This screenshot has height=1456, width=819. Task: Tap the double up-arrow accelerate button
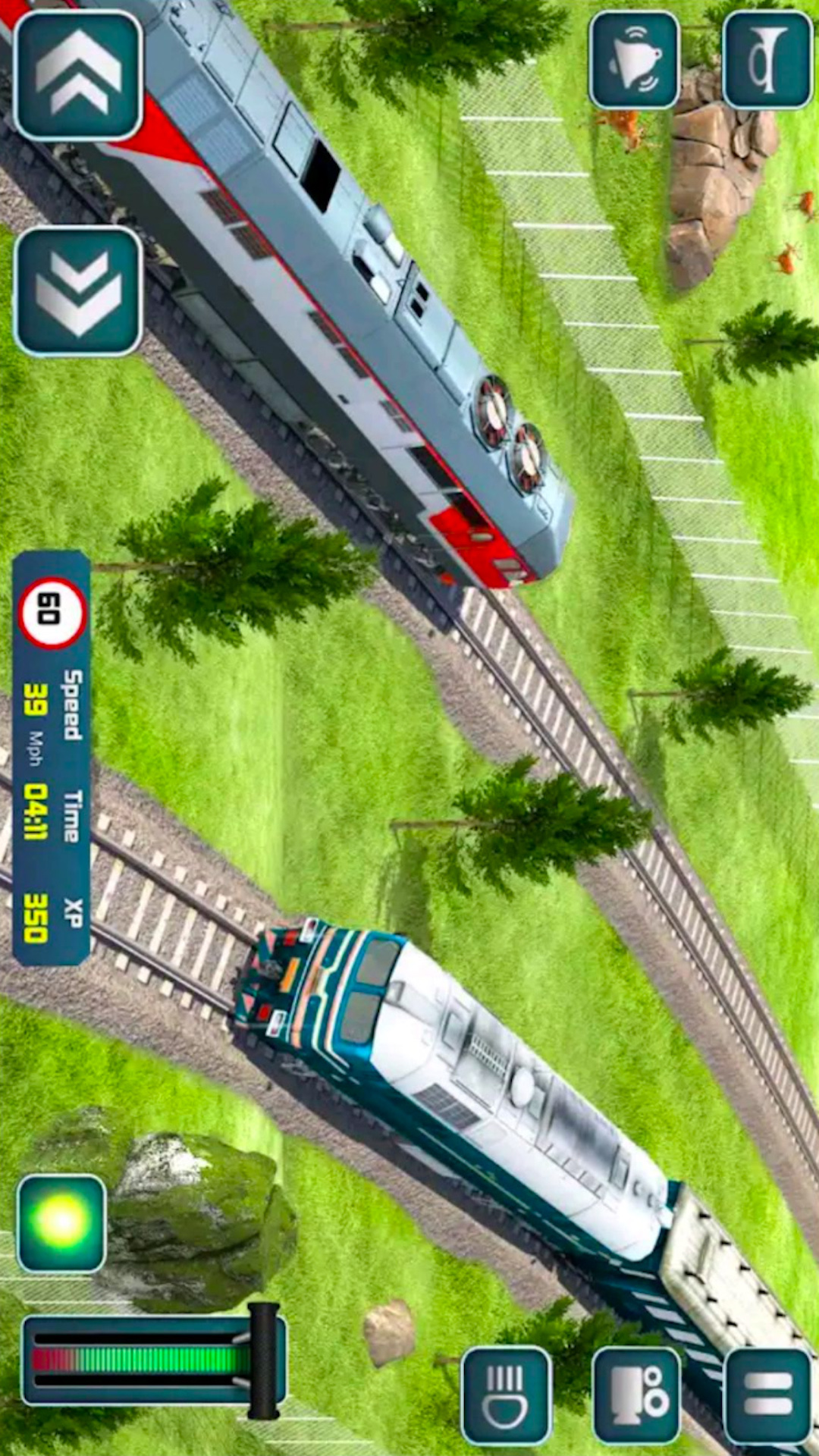(x=78, y=75)
